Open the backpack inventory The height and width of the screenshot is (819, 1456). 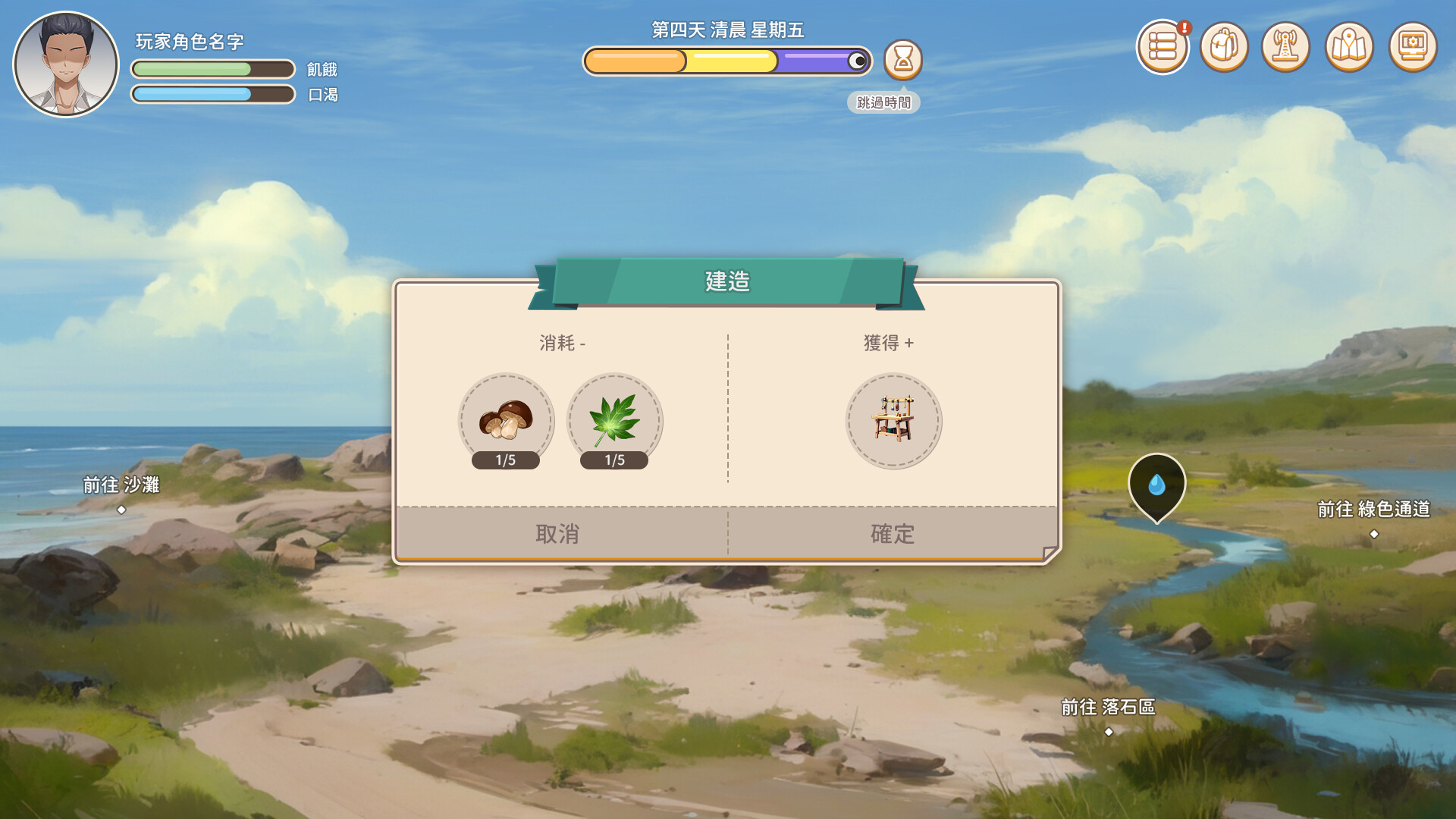coord(1224,47)
